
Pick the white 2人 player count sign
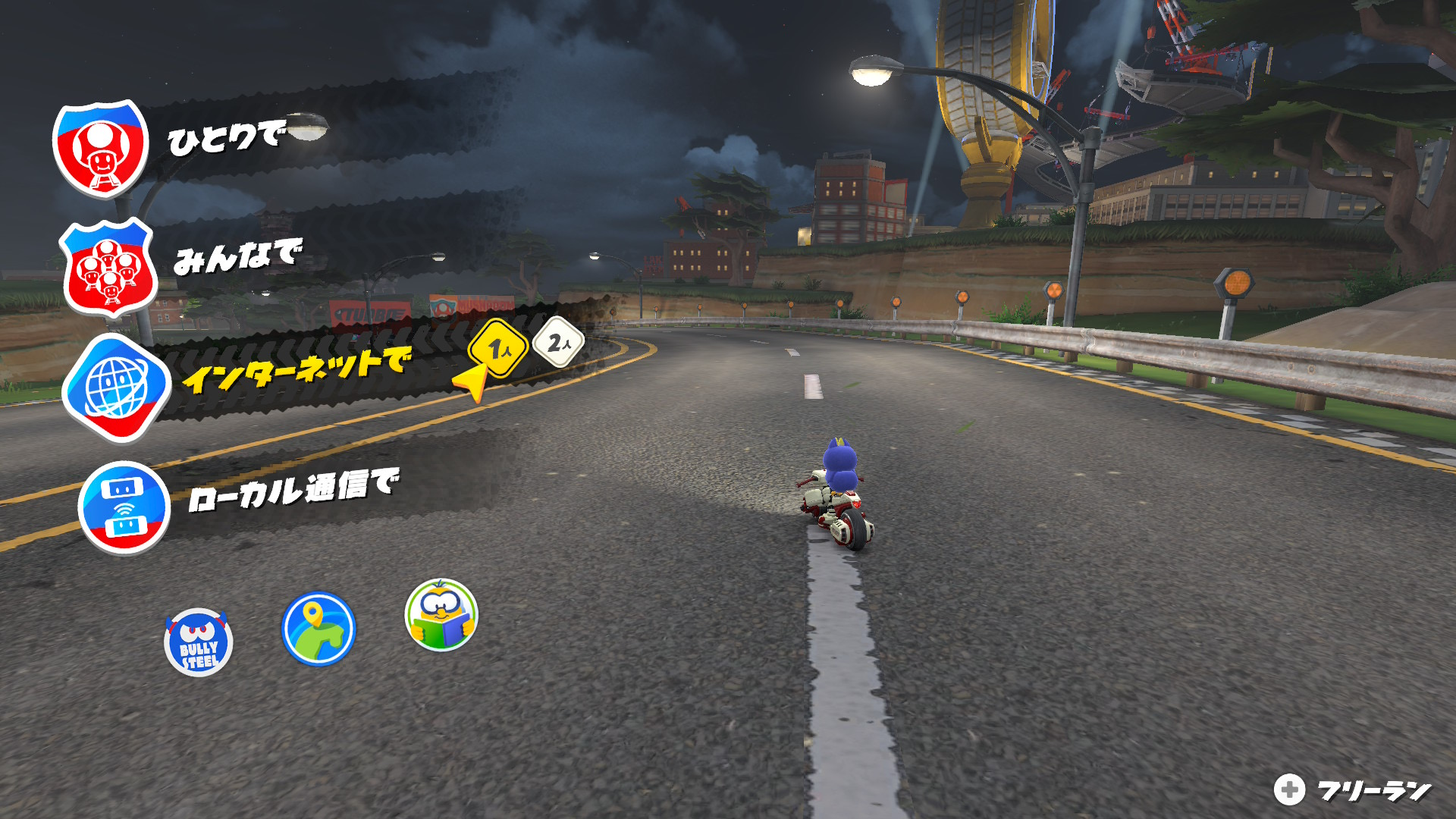558,343
